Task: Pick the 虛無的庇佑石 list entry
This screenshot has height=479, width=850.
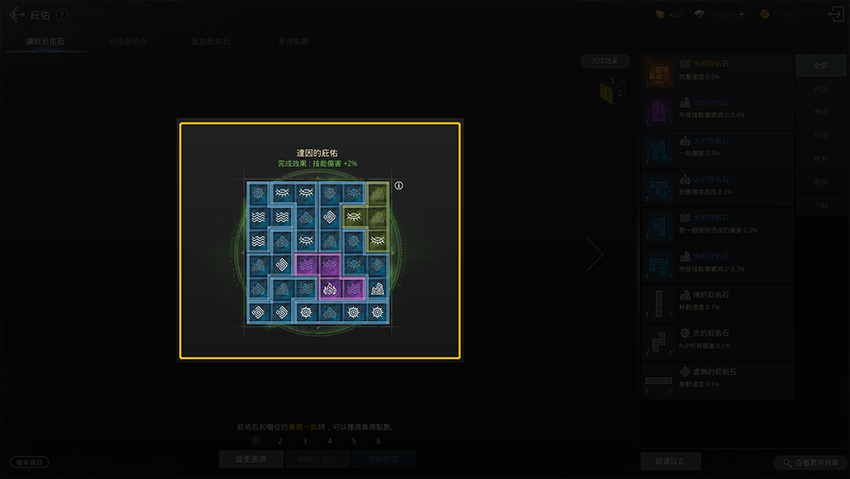Action: (x=717, y=377)
